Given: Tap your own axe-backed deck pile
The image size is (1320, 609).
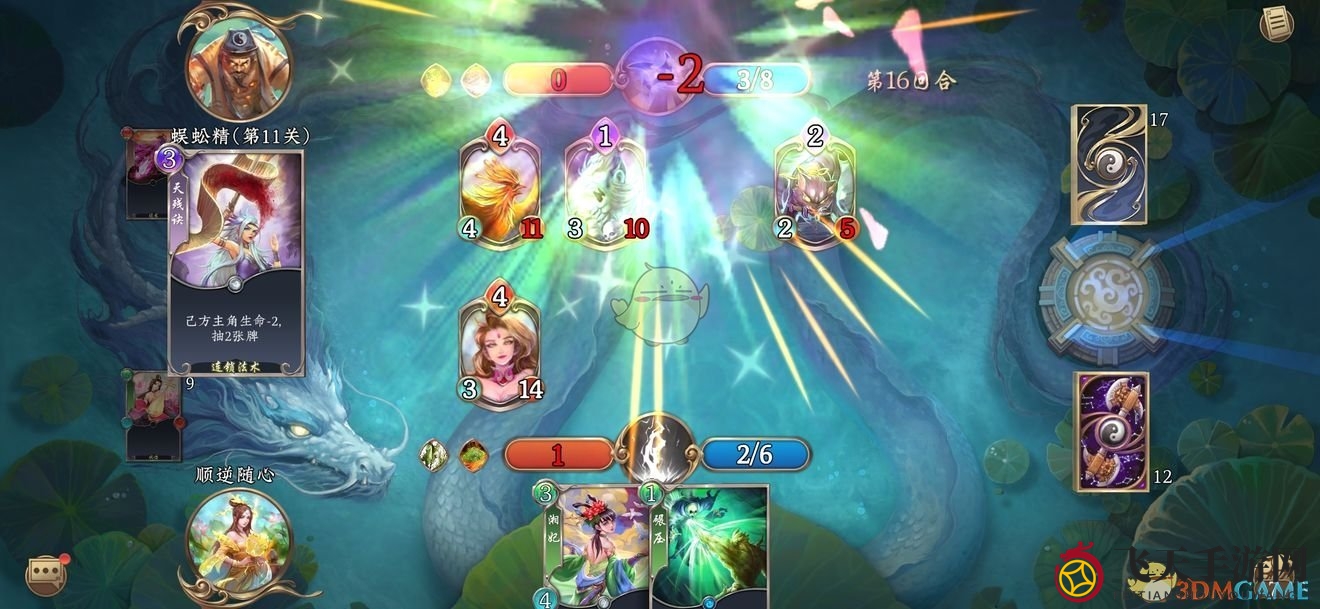Looking at the screenshot, I should pos(1111,431).
